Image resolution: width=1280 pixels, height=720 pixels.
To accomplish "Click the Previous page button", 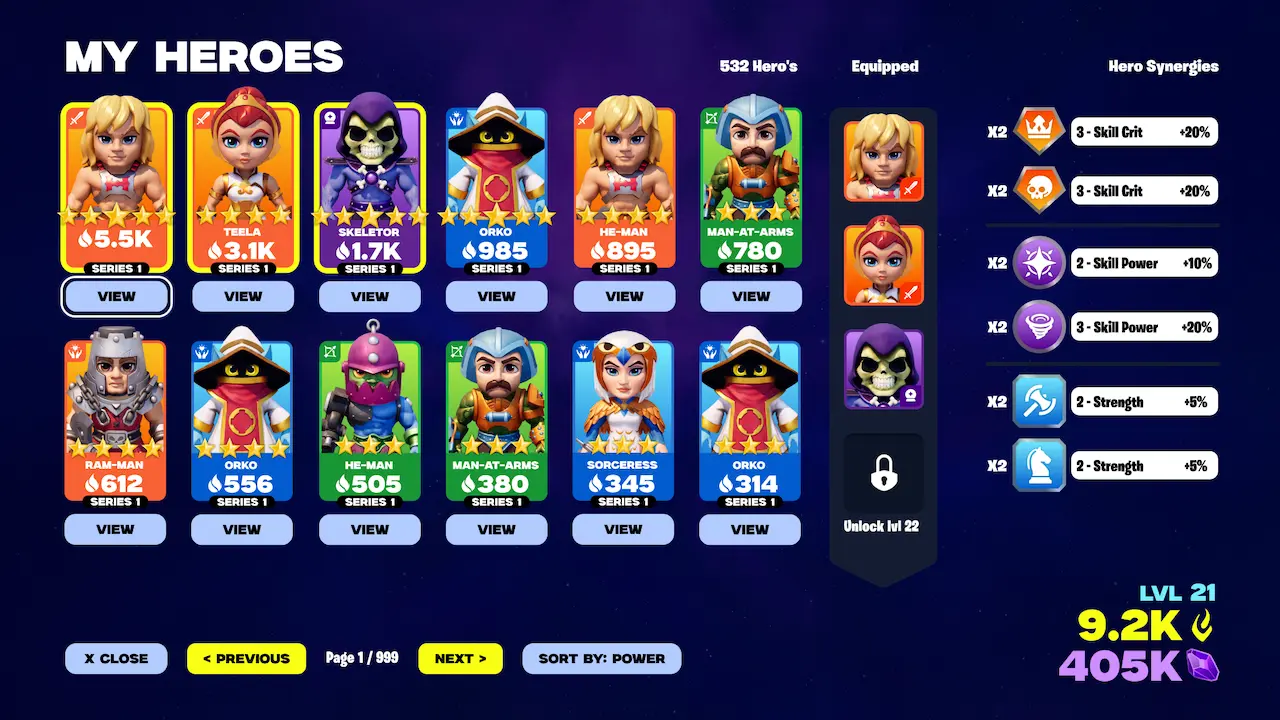I will pyautogui.click(x=246, y=658).
